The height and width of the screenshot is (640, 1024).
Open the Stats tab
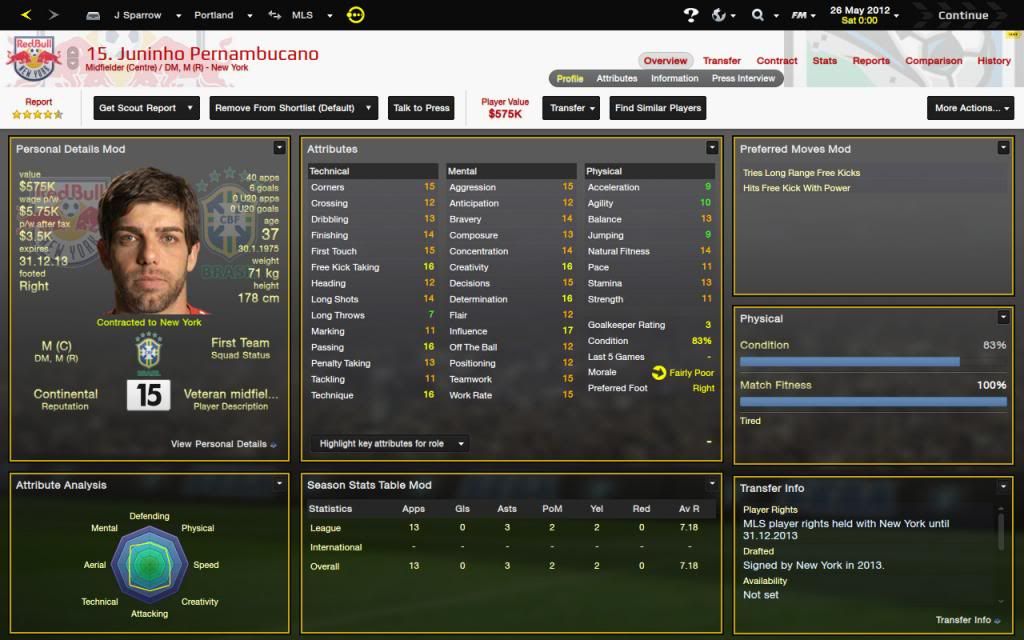[824, 61]
